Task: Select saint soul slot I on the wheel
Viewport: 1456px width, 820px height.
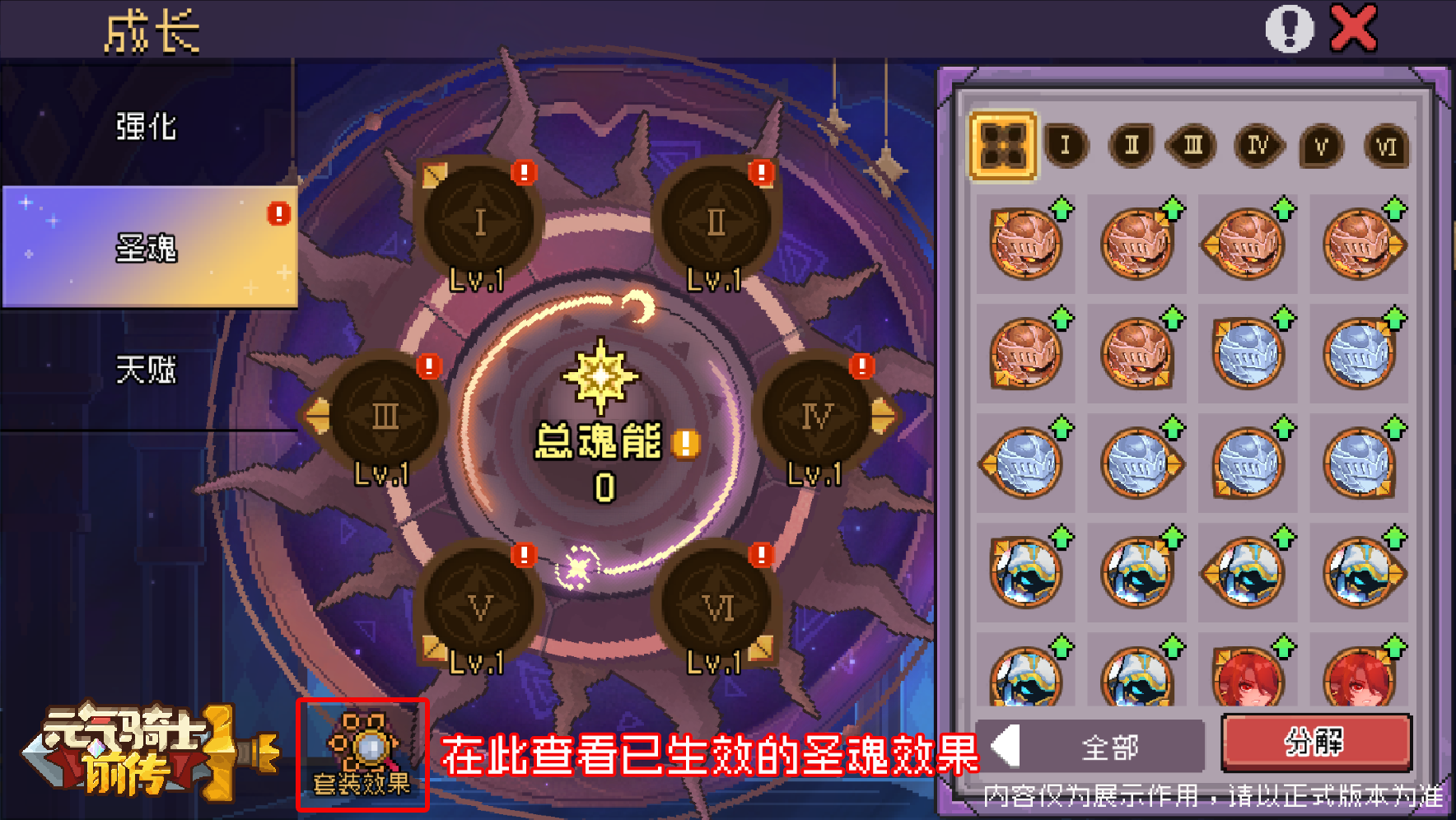Action: pyautogui.click(x=479, y=222)
